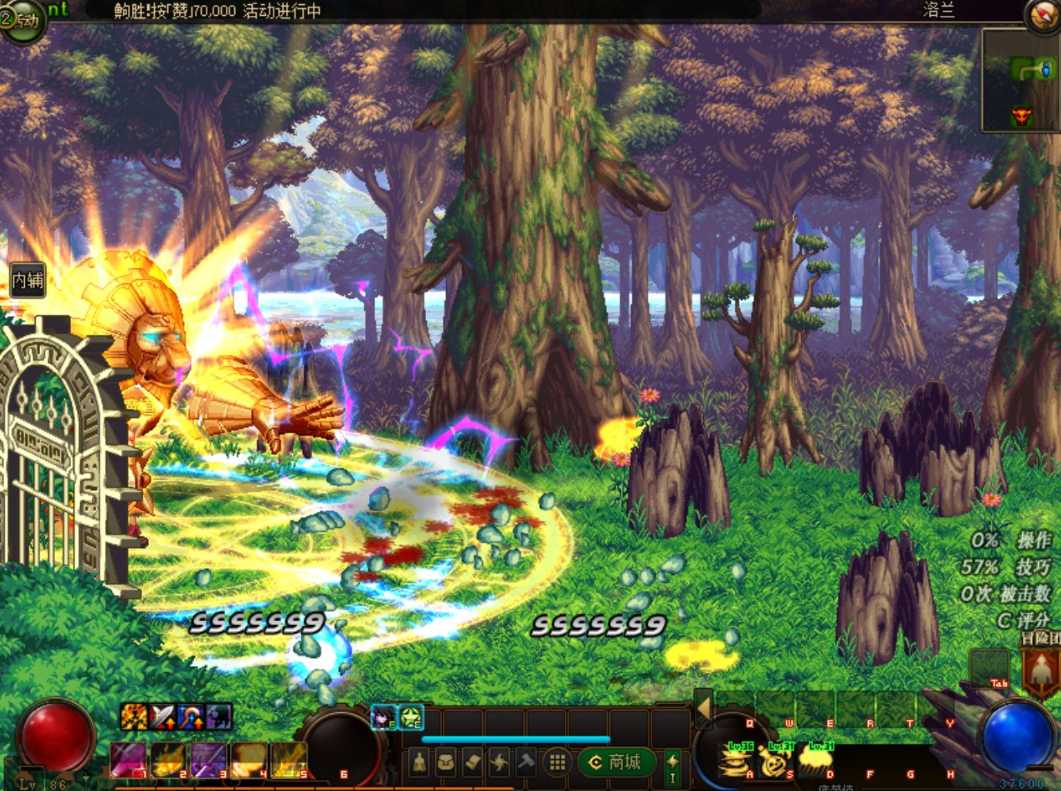The image size is (1061, 791).
Task: Use the item in quick slot 4
Action: click(249, 761)
